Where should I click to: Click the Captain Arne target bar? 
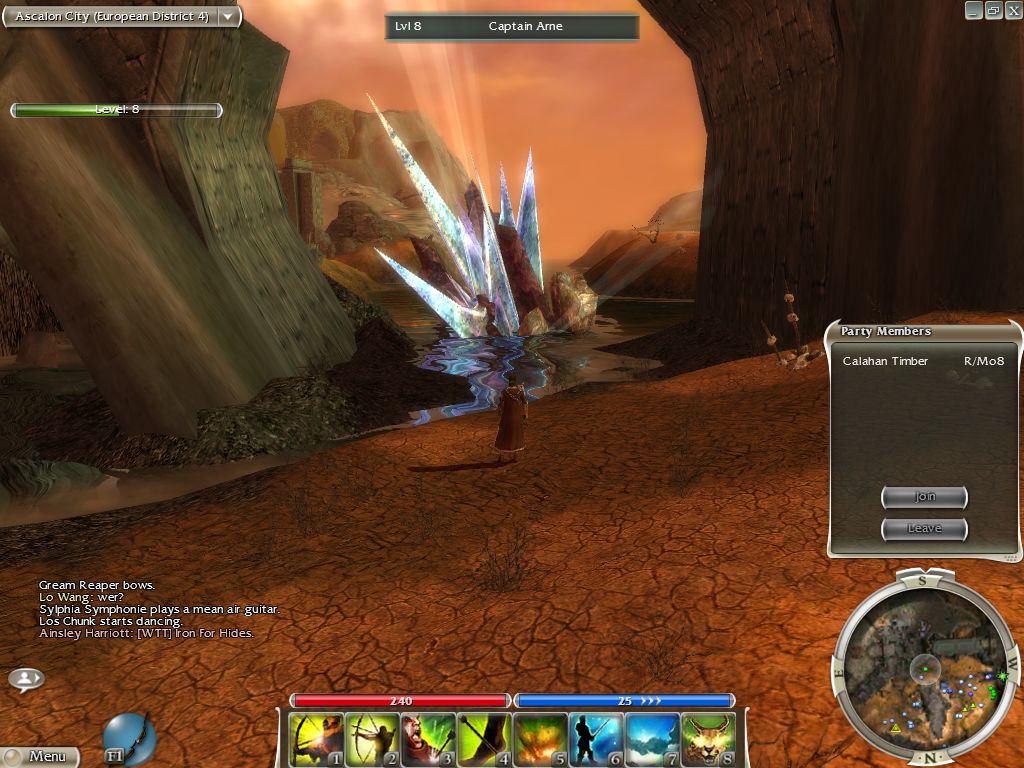point(512,27)
